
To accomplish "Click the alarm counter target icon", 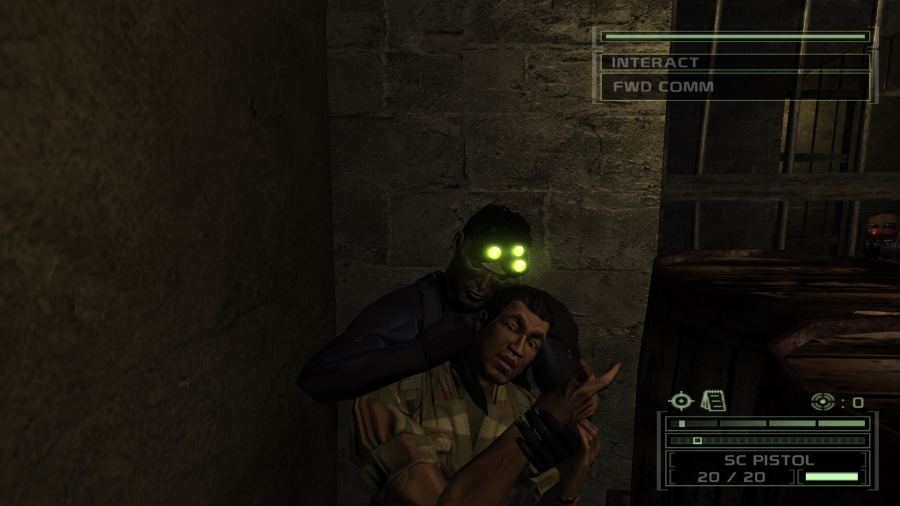I will click(x=823, y=402).
